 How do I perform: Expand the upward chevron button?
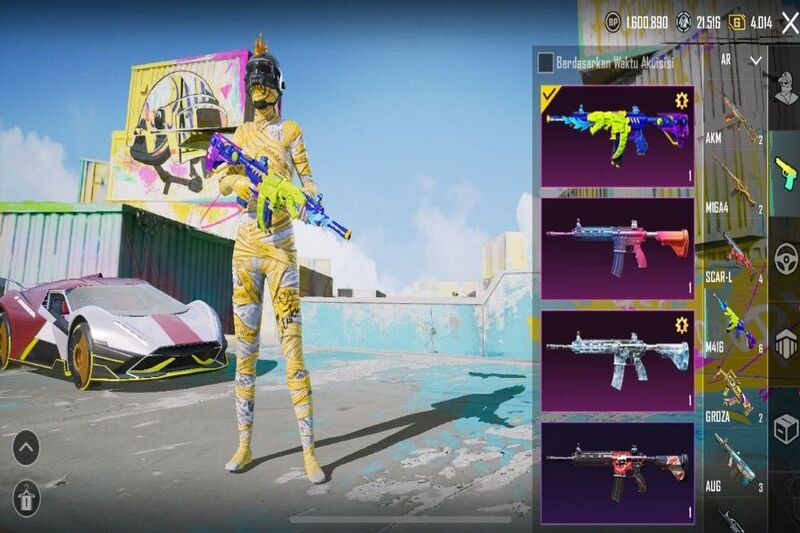[26, 447]
